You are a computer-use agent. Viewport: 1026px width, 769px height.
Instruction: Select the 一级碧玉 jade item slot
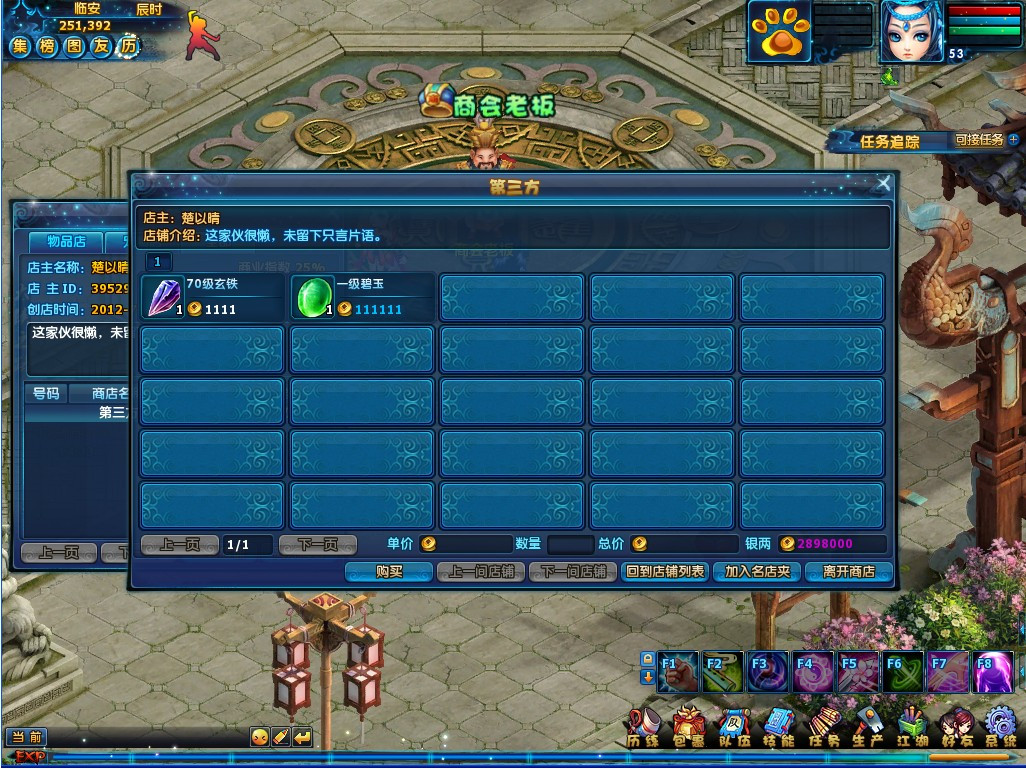click(362, 298)
